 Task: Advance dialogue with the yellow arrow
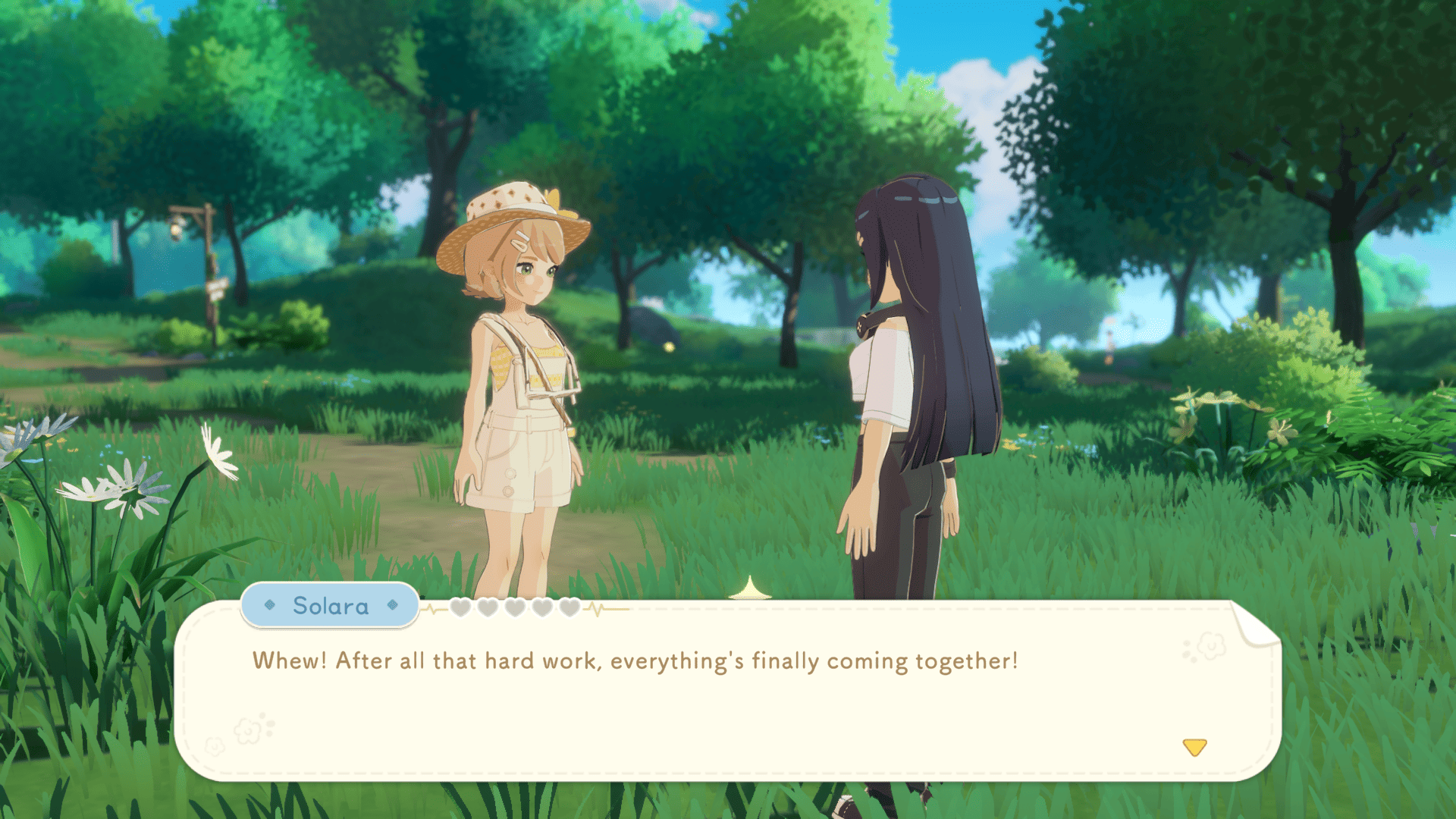(x=1194, y=748)
